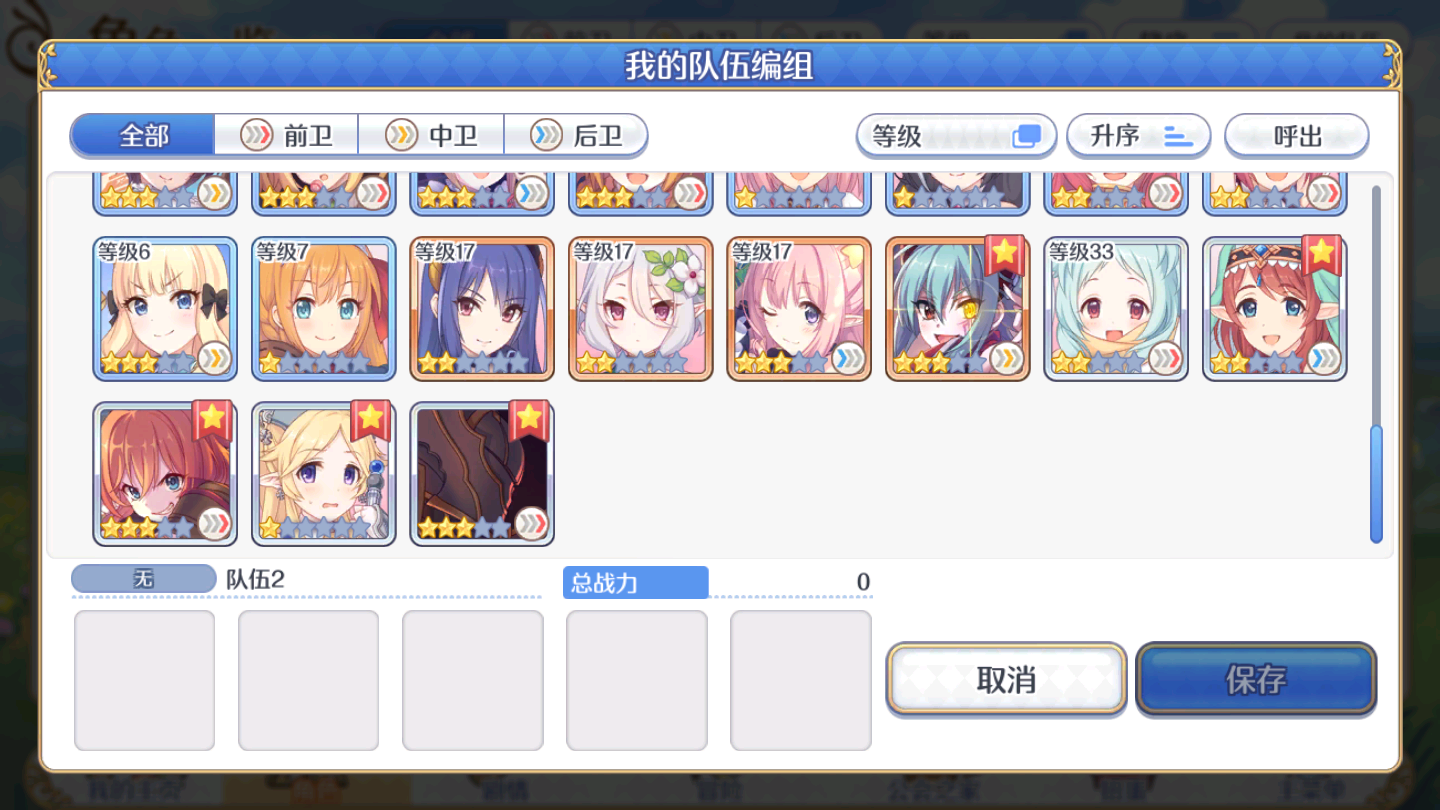
Task: Switch to the 前卫 tab
Action: coord(286,135)
